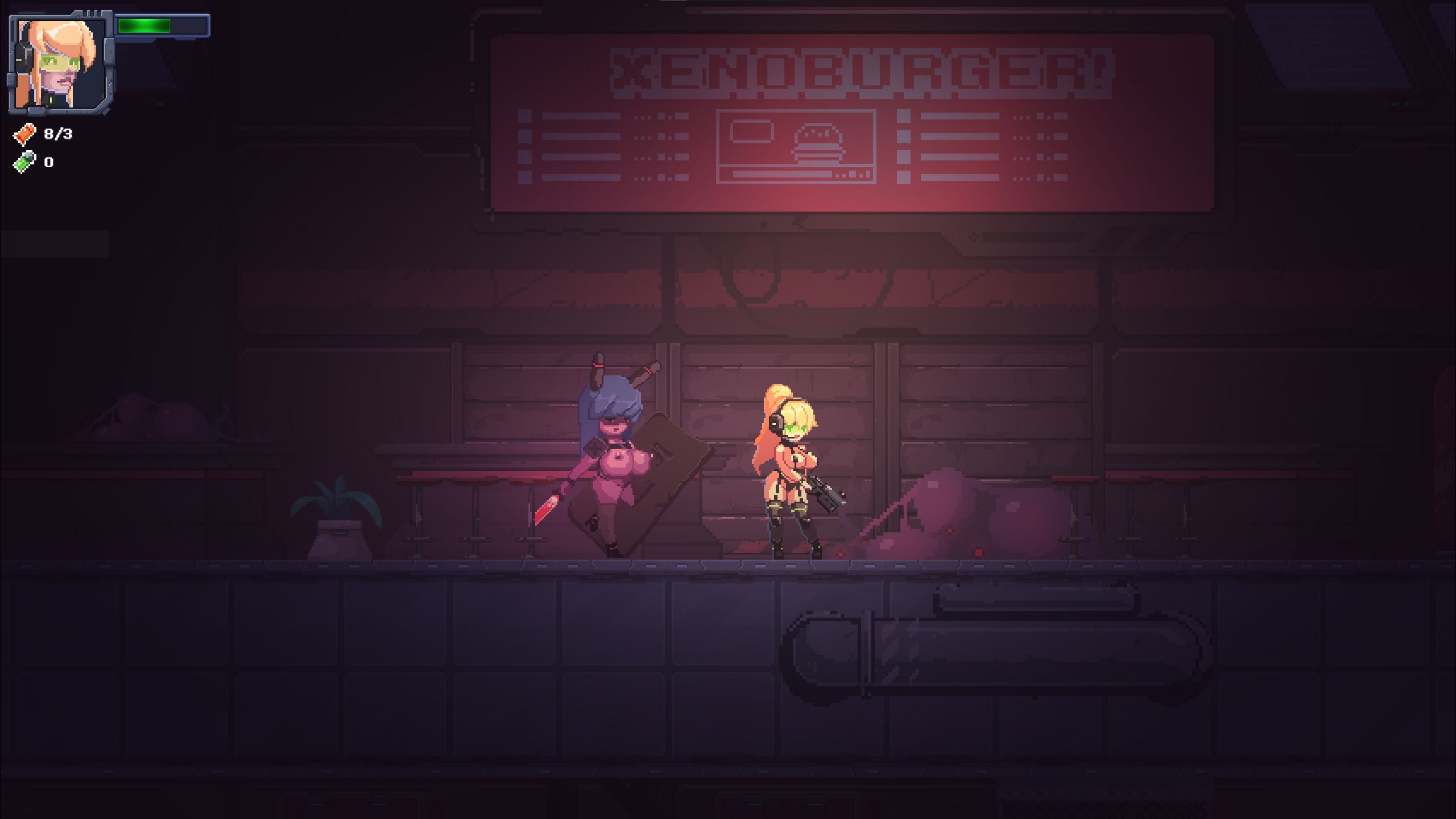Image resolution: width=1456 pixels, height=819 pixels.
Task: Toggle the green status light below the health bar
Action: (x=159, y=104)
